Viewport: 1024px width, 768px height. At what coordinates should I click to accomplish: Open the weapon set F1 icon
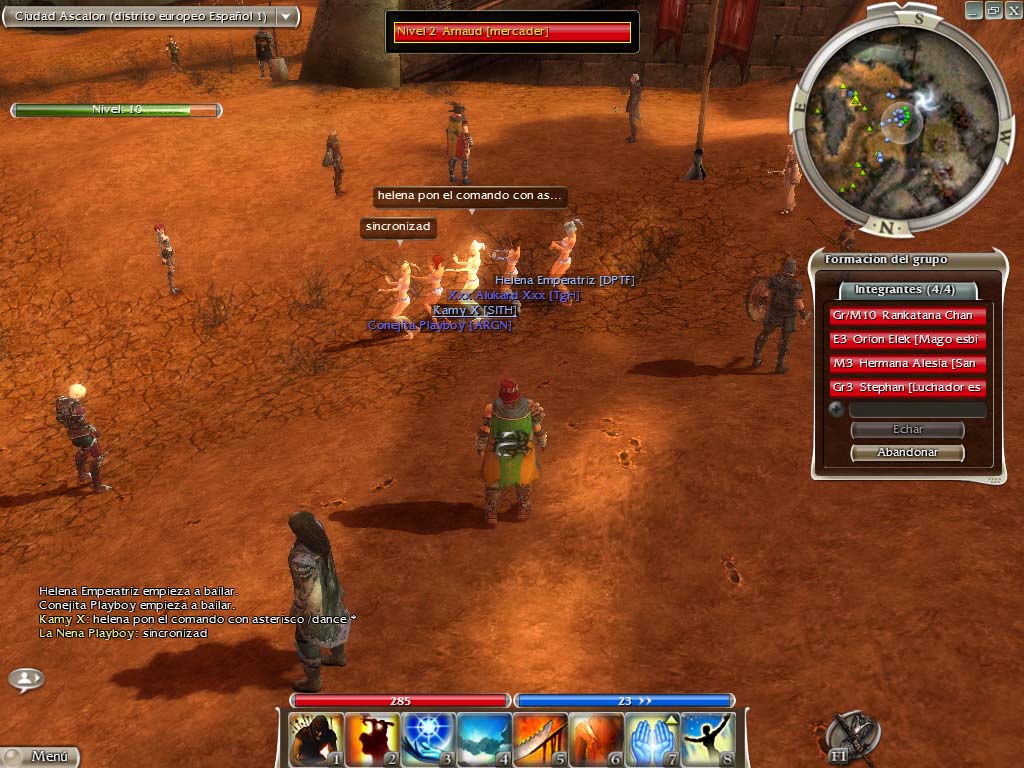point(851,737)
